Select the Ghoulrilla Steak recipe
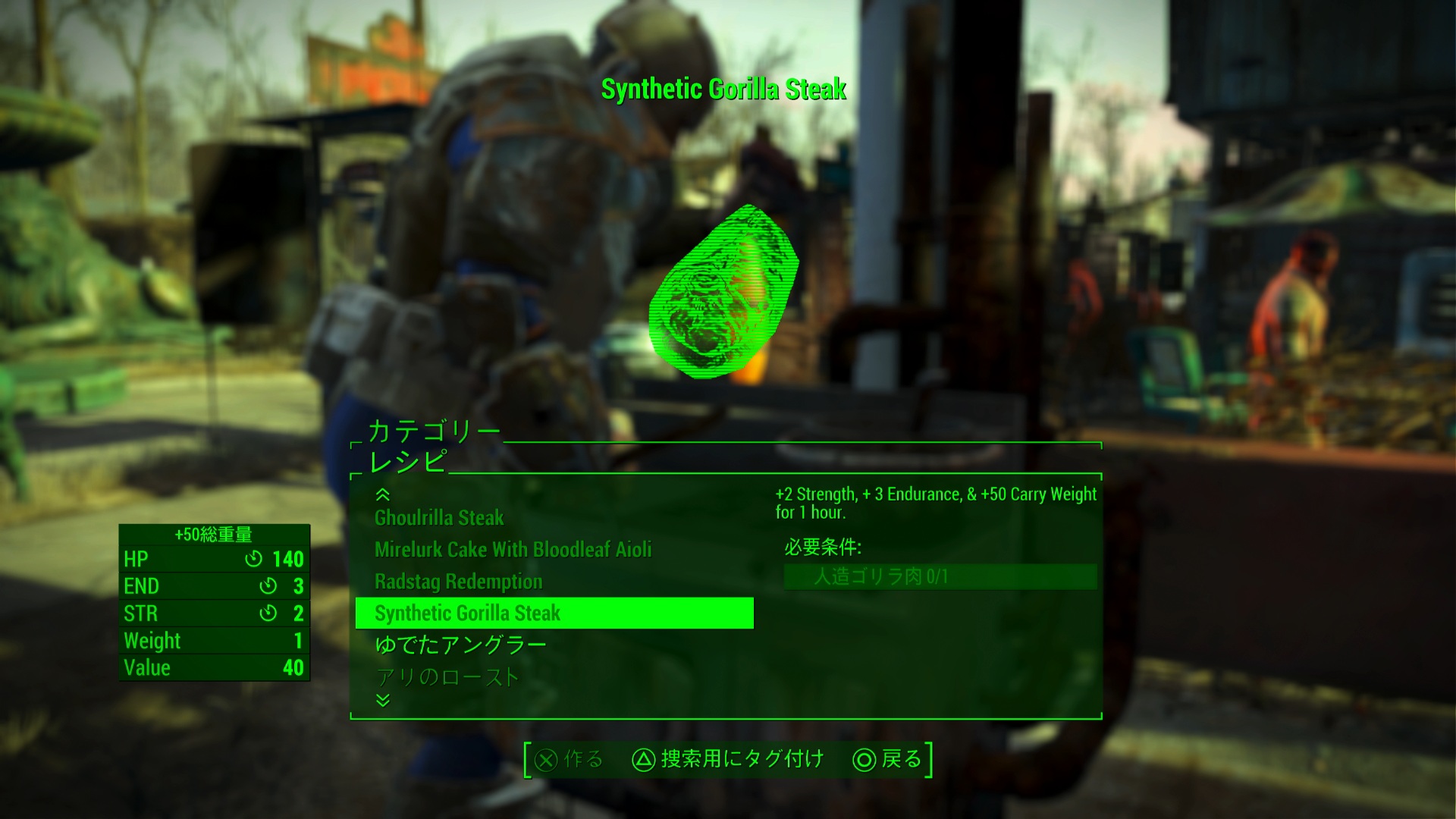 [x=439, y=518]
